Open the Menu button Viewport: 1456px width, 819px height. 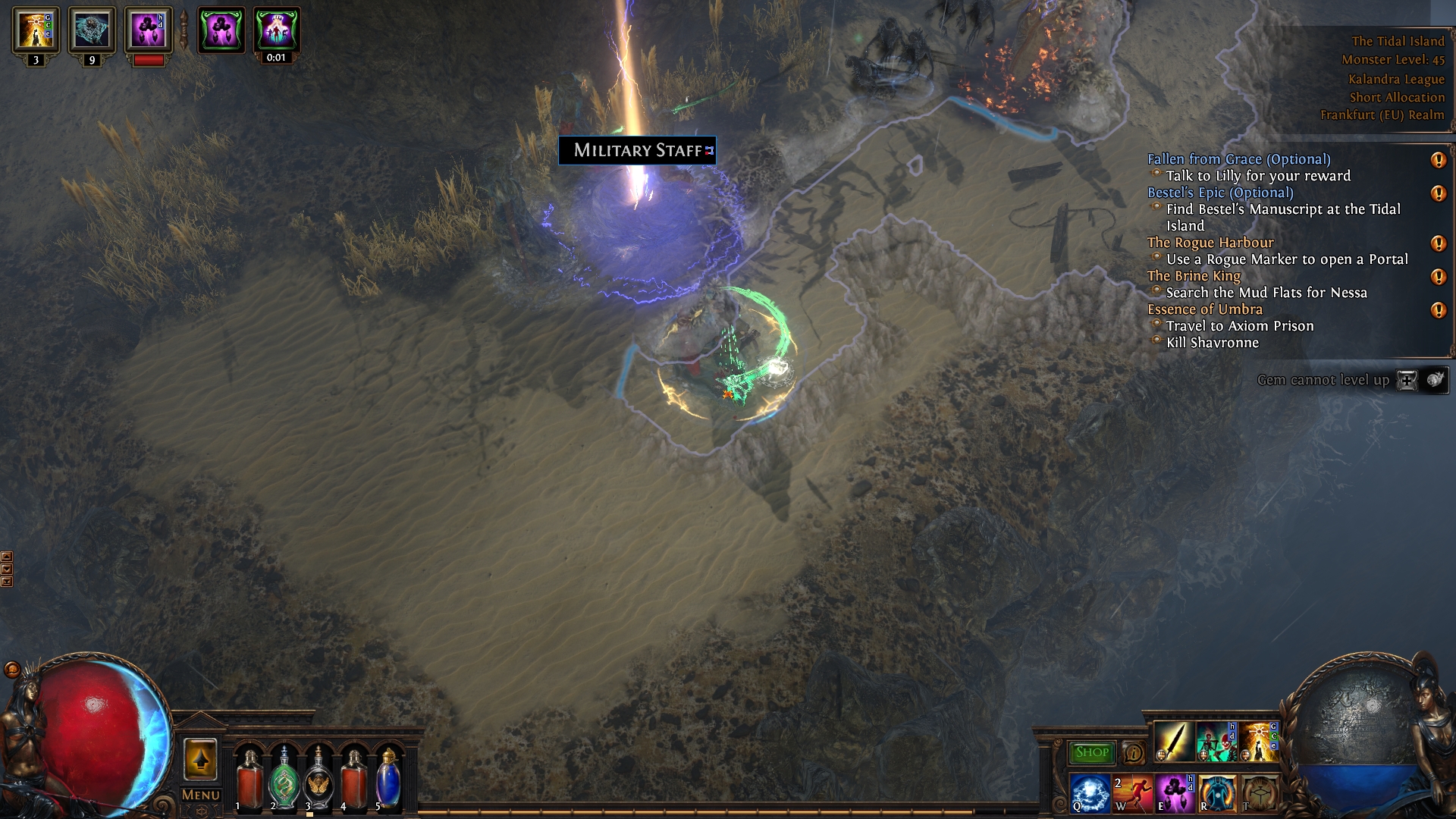201,795
